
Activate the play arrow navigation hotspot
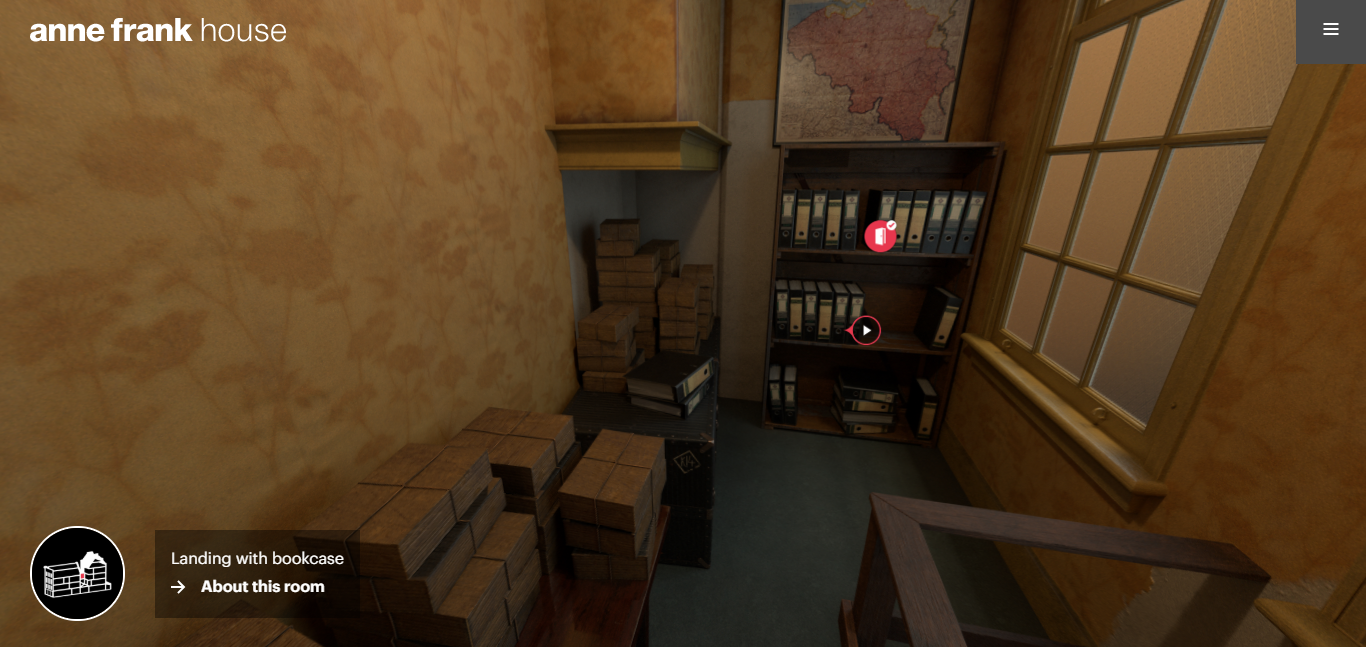866,330
